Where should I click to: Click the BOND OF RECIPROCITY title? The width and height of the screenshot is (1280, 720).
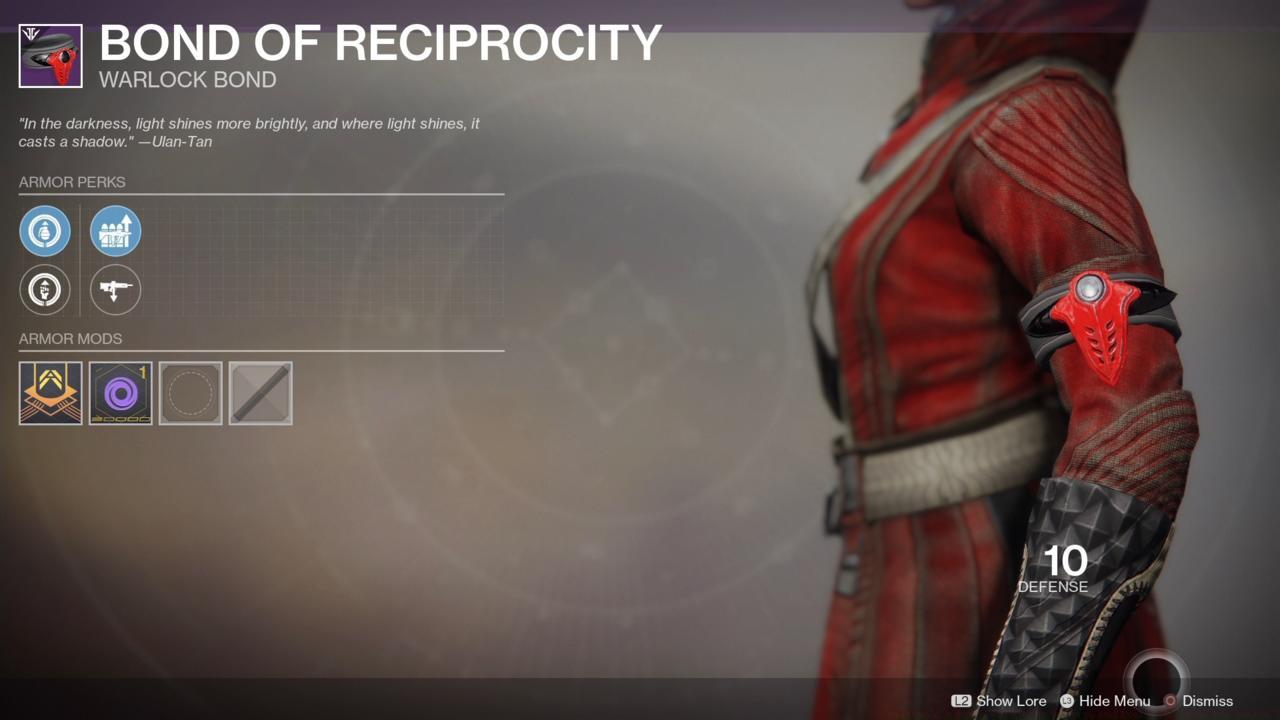[380, 43]
